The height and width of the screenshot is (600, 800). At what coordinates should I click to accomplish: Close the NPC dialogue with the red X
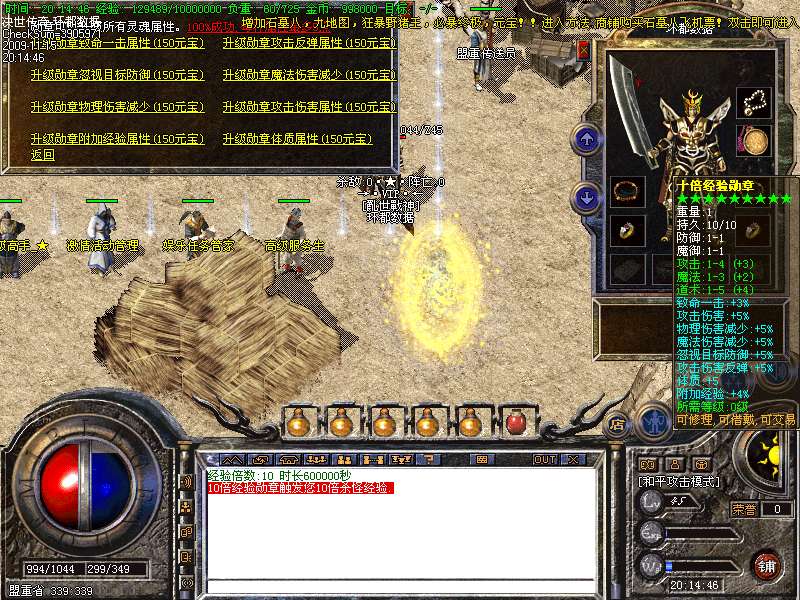point(583,50)
